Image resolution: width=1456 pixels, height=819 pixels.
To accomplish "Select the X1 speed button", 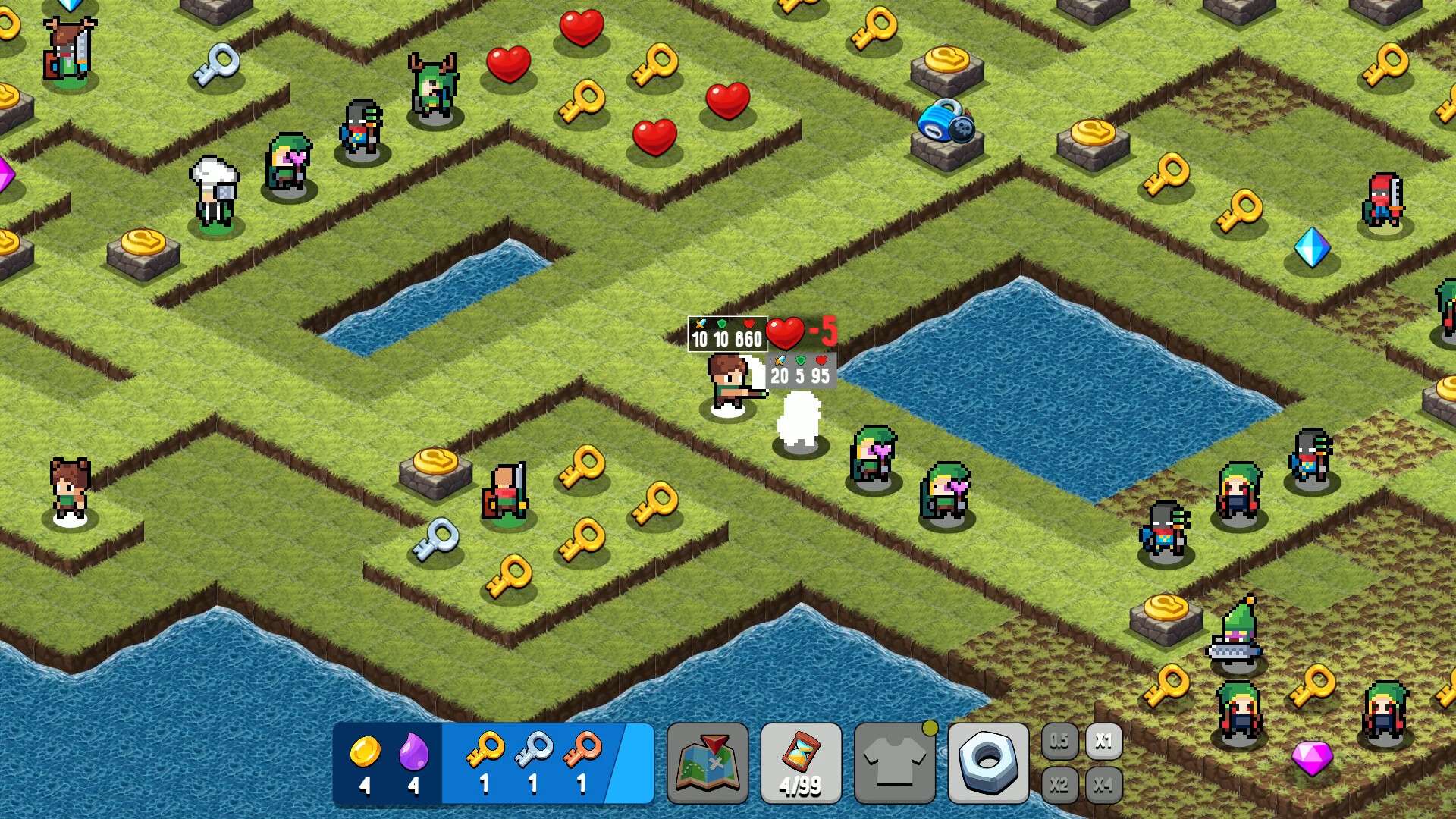I will click(1103, 740).
